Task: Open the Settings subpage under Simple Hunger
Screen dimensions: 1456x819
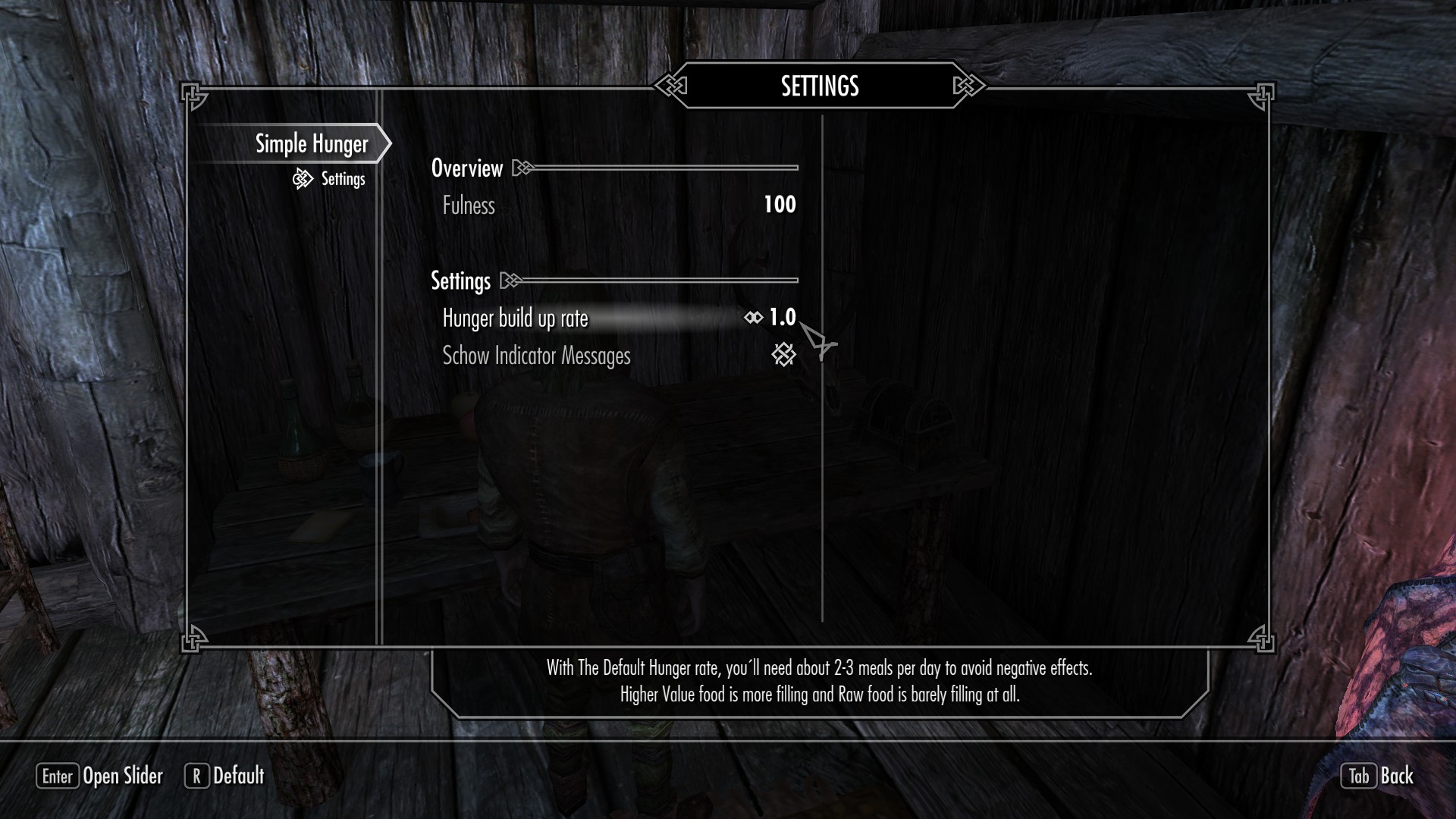Action: pyautogui.click(x=343, y=179)
